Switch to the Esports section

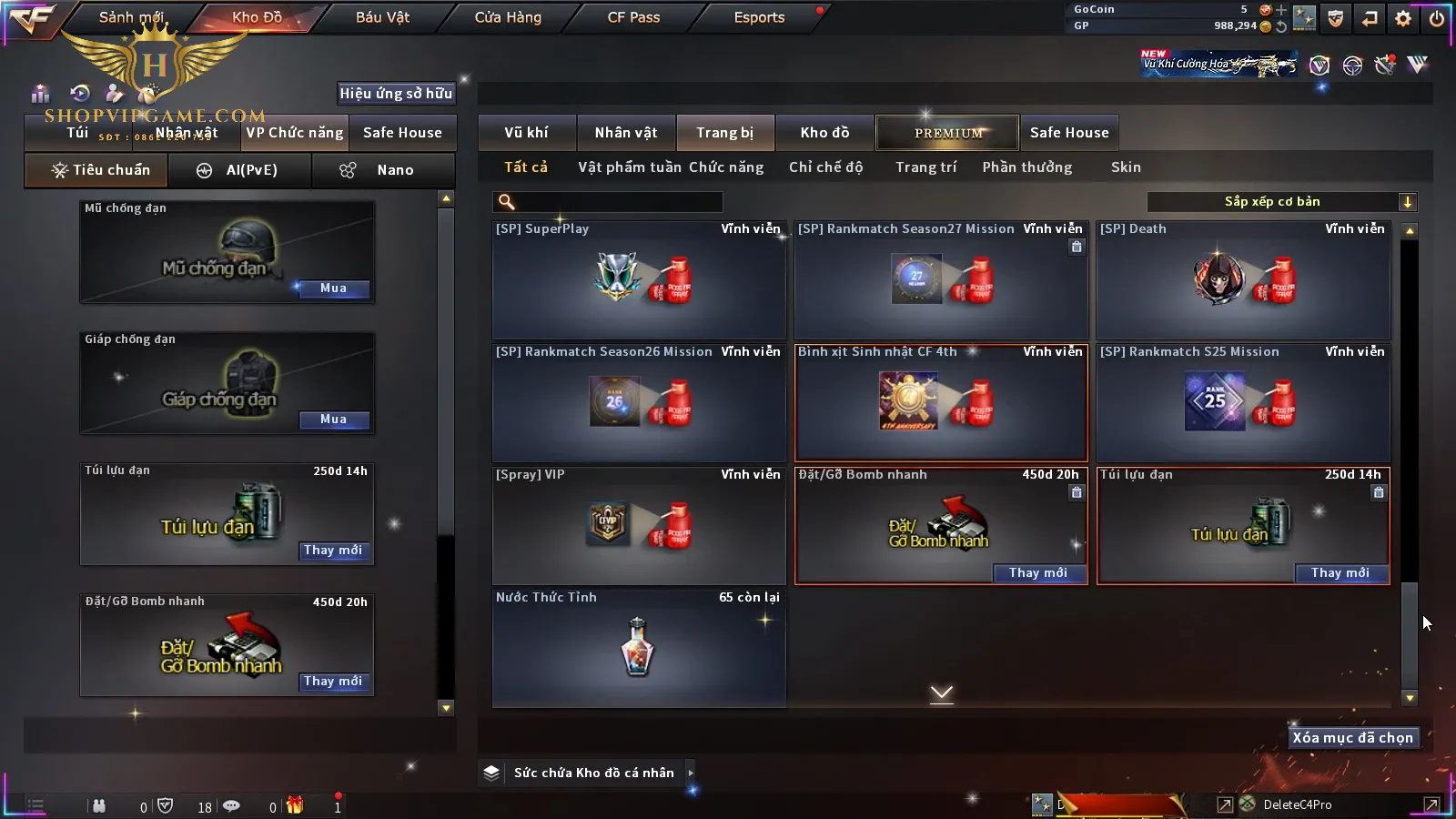point(759,17)
